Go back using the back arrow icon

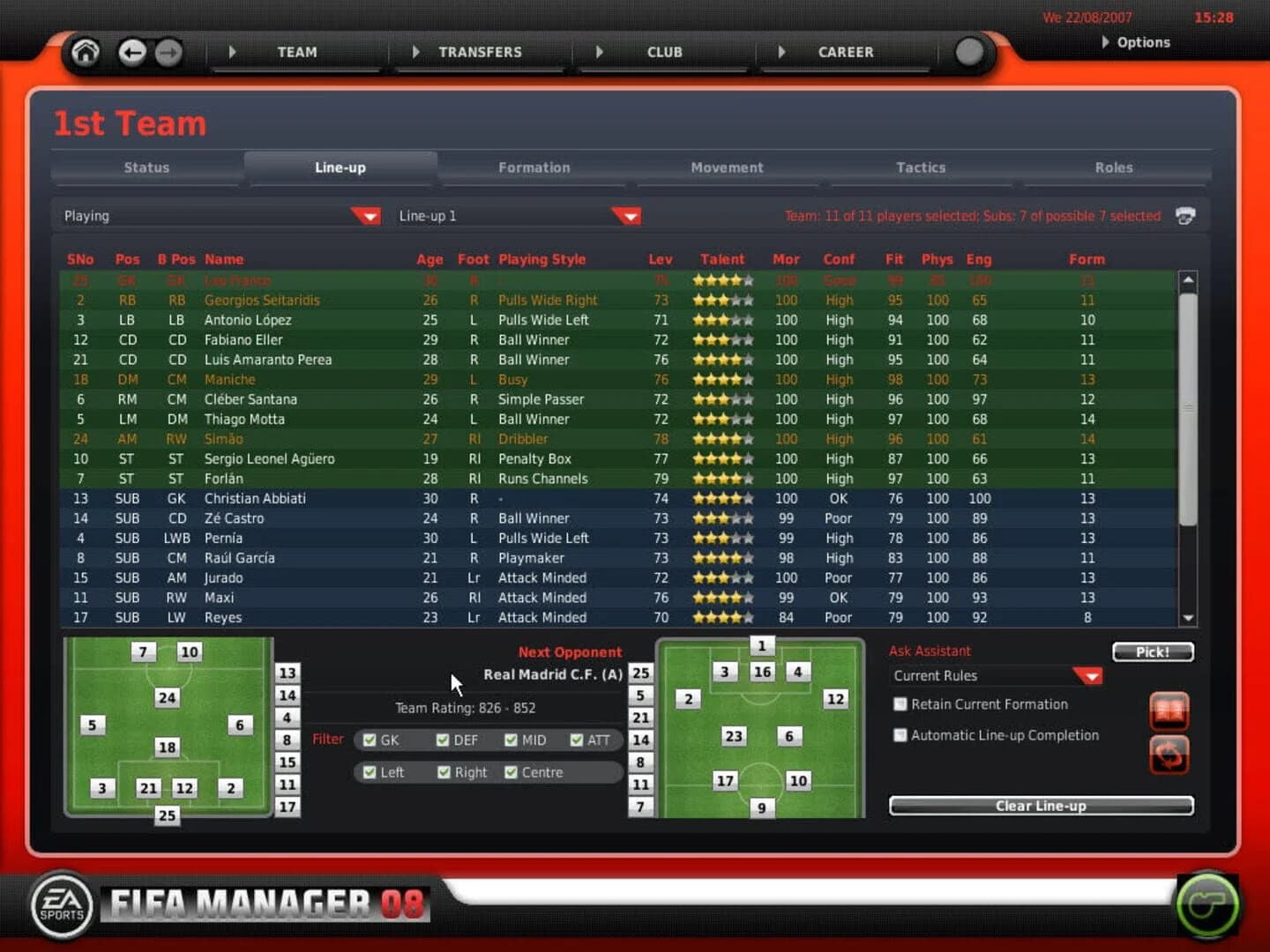tap(132, 53)
